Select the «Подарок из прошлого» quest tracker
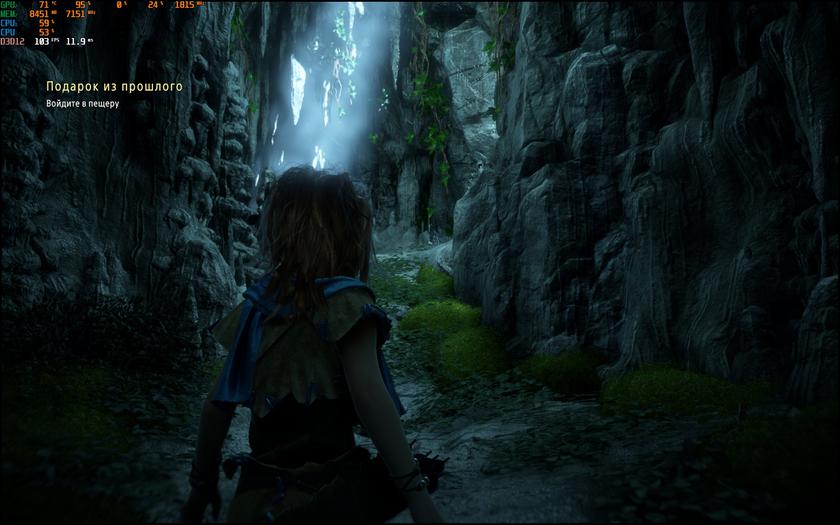 pos(114,87)
